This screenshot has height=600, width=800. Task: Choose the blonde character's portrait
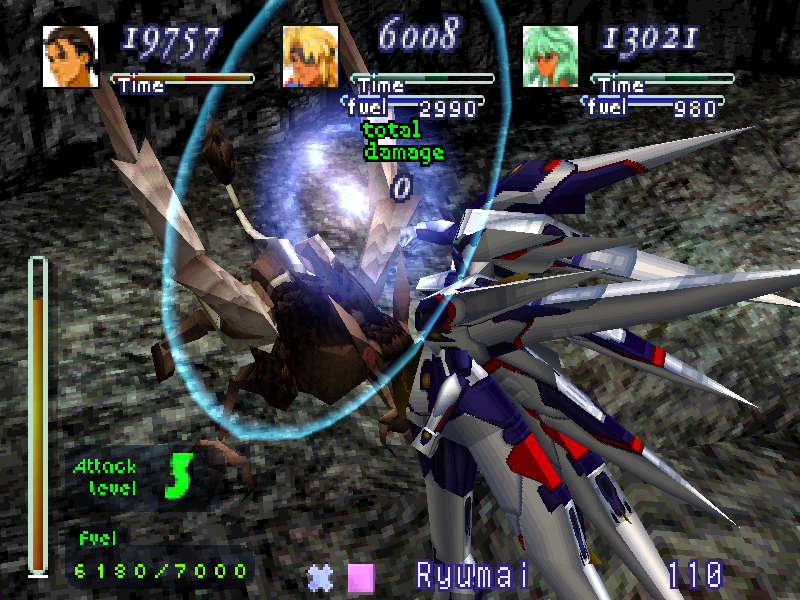310,56
